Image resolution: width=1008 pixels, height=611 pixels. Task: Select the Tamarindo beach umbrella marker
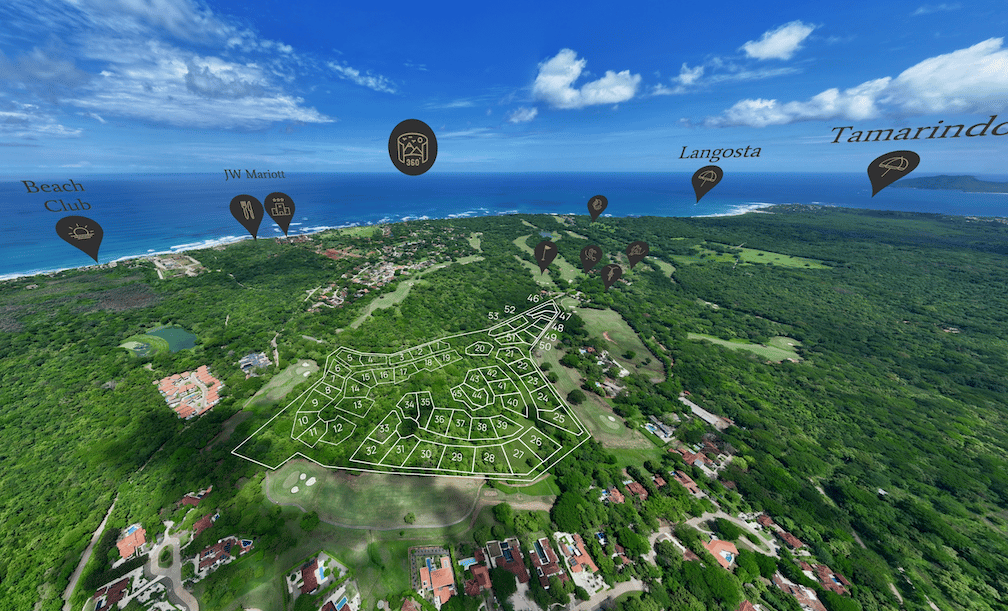[892, 166]
